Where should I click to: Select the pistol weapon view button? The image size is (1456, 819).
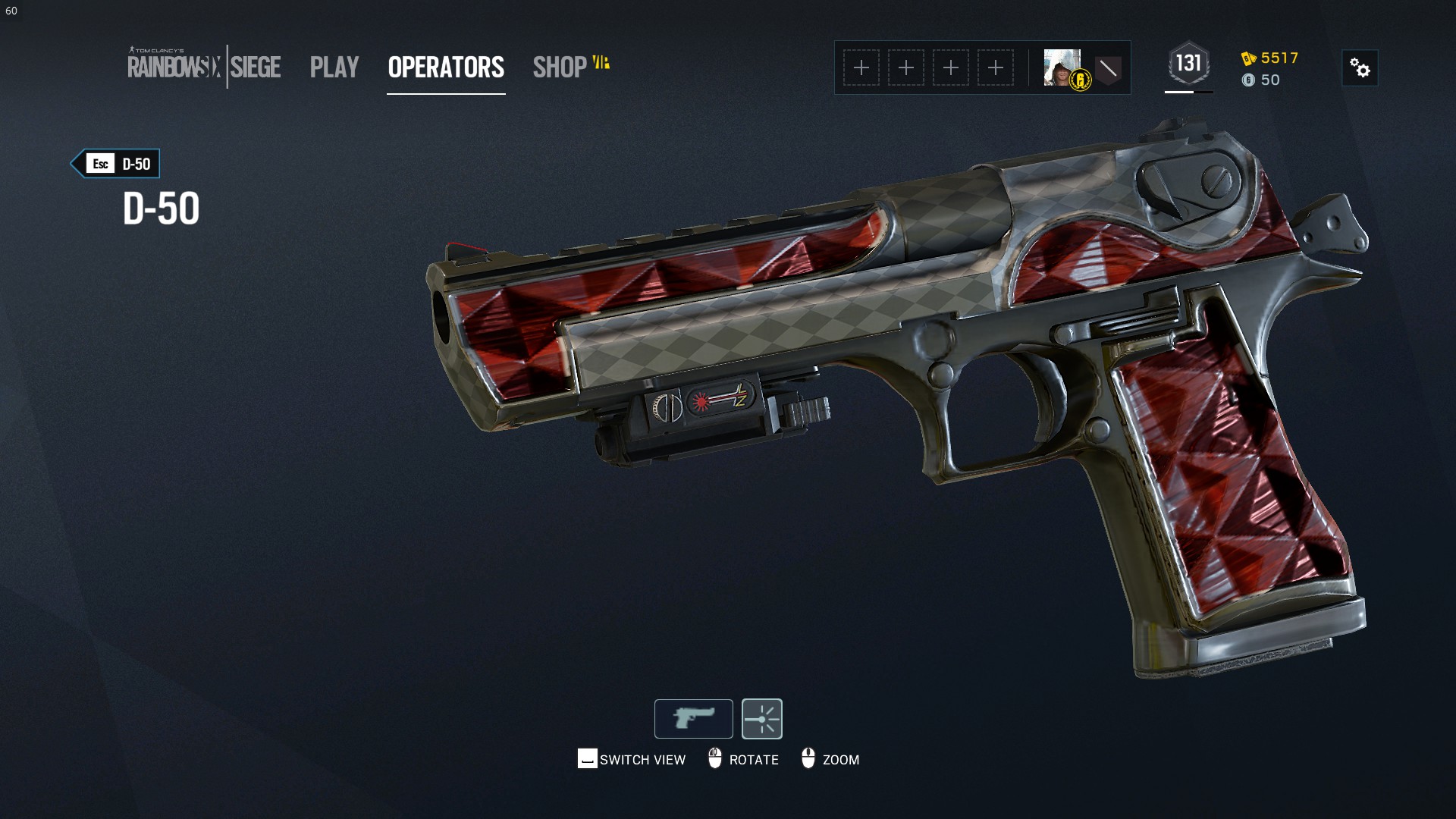[x=693, y=718]
